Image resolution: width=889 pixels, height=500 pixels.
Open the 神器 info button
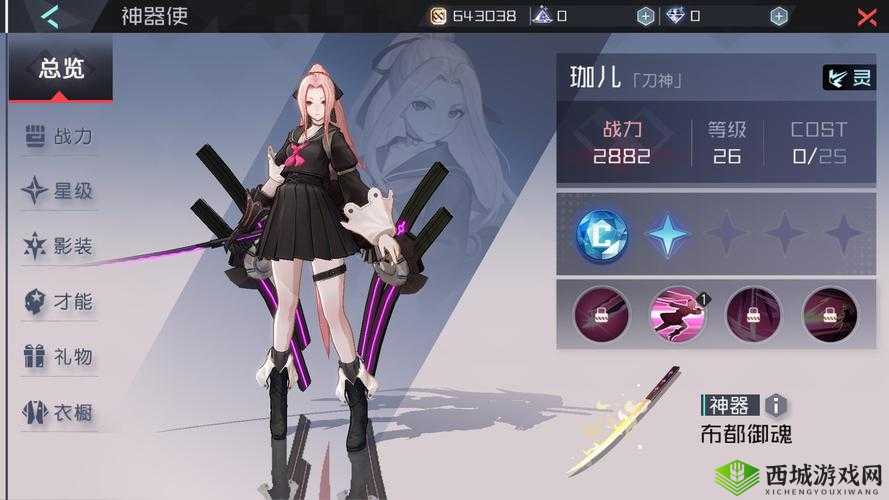(x=776, y=405)
